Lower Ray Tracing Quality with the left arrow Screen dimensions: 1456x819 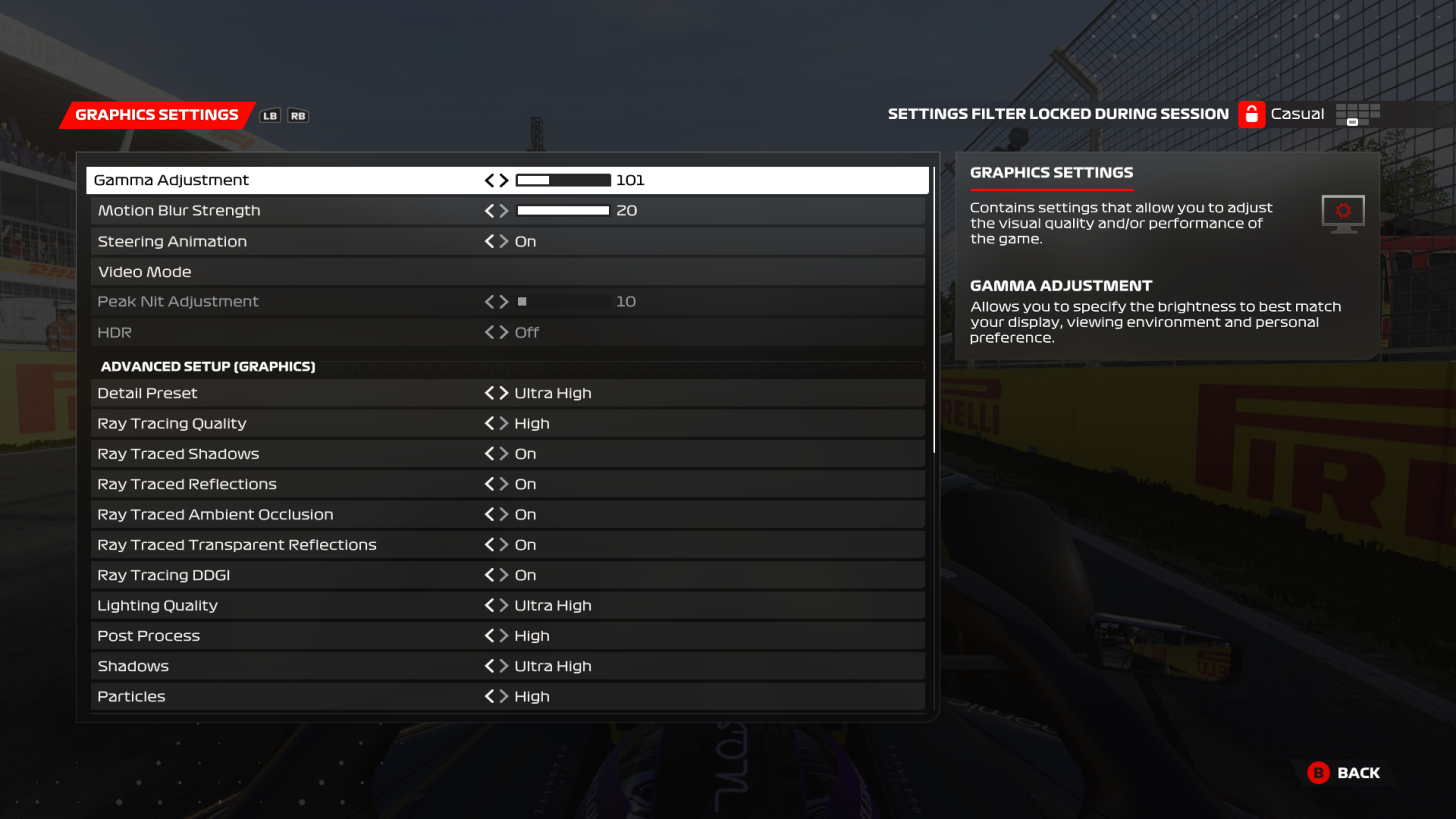[489, 423]
